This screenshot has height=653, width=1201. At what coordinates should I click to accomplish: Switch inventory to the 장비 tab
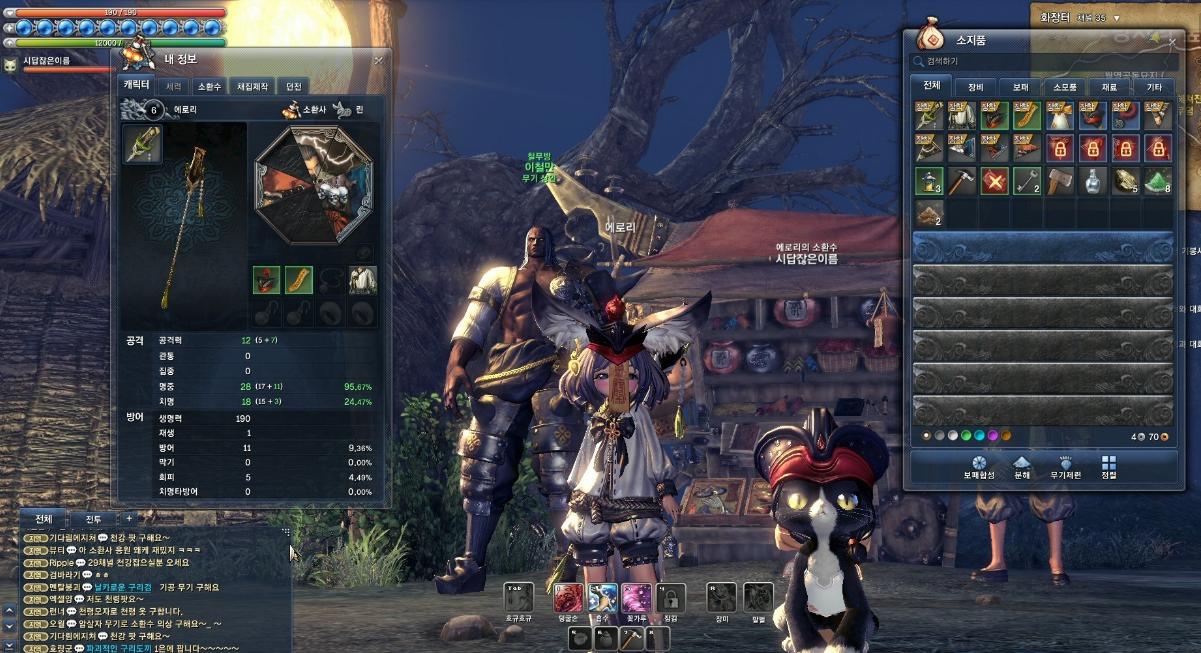[975, 87]
